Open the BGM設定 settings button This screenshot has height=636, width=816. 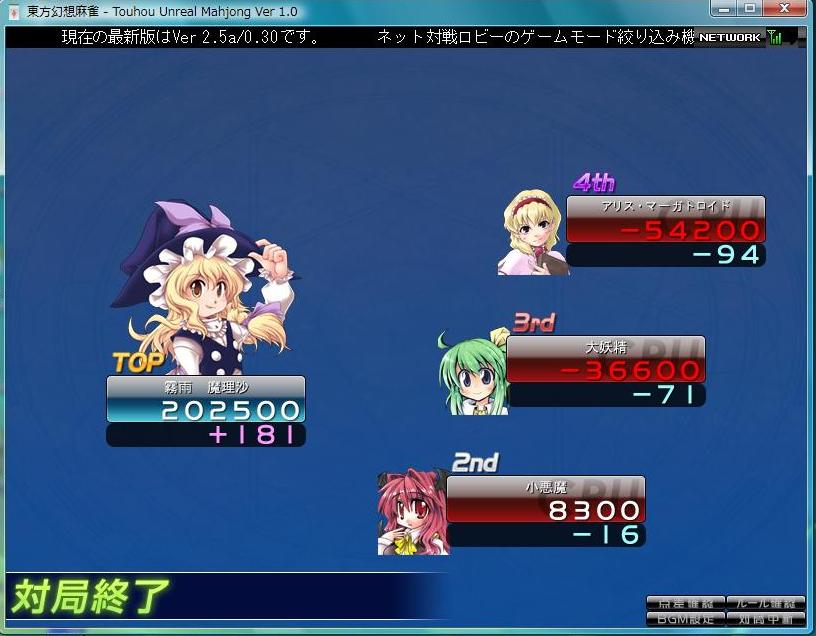[x=685, y=618]
